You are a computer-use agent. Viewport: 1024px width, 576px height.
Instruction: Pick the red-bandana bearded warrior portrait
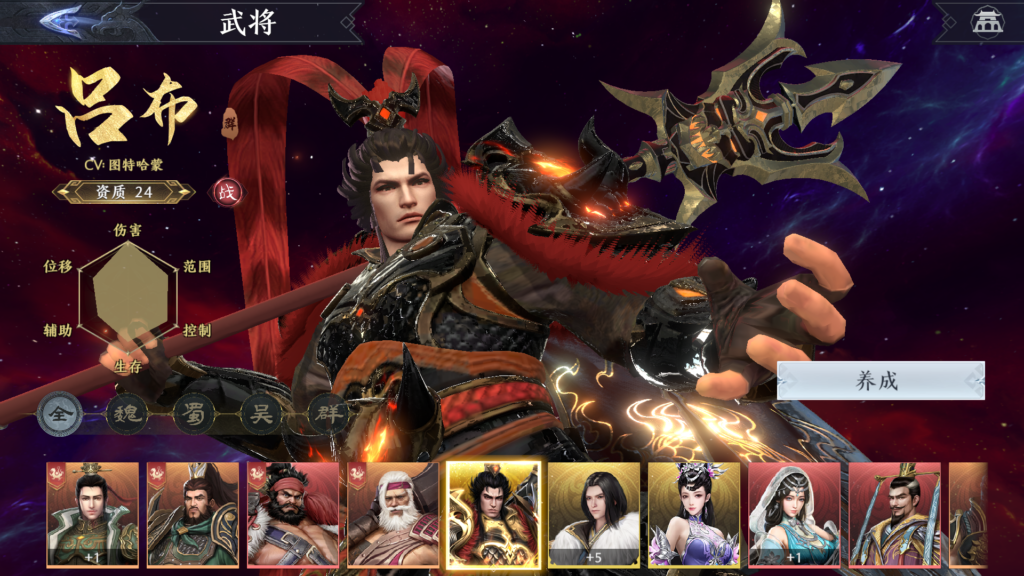293,514
